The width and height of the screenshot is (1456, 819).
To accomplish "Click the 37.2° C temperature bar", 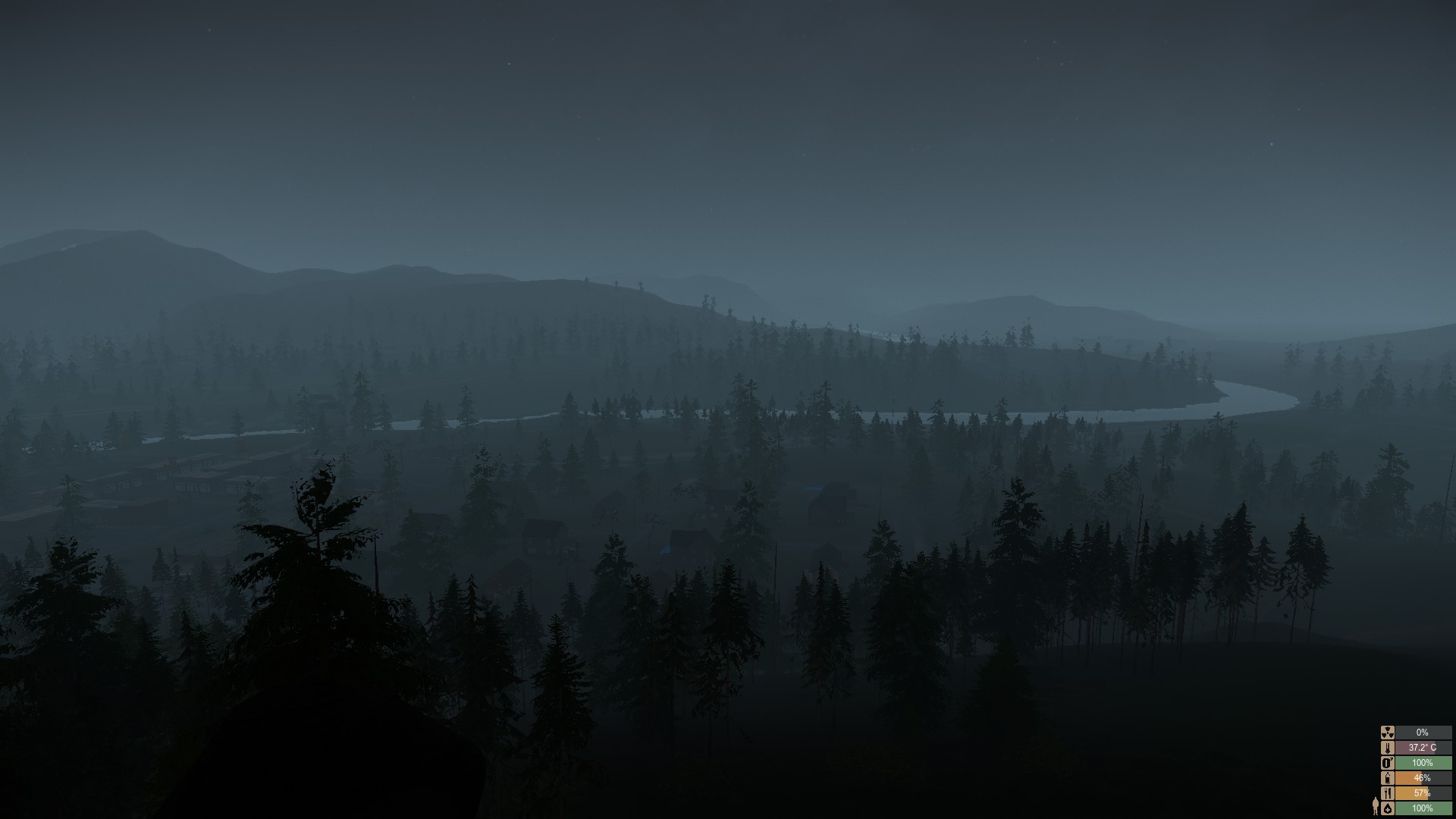I will click(1426, 748).
